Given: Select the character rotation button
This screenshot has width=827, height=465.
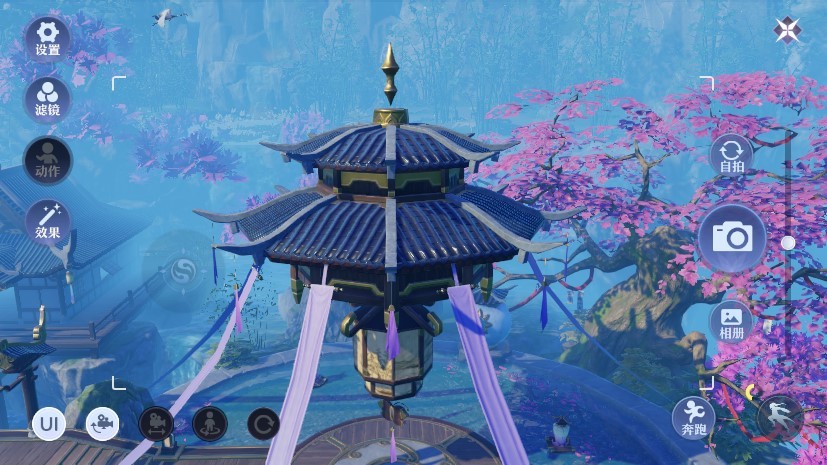Looking at the screenshot, I should 210,424.
